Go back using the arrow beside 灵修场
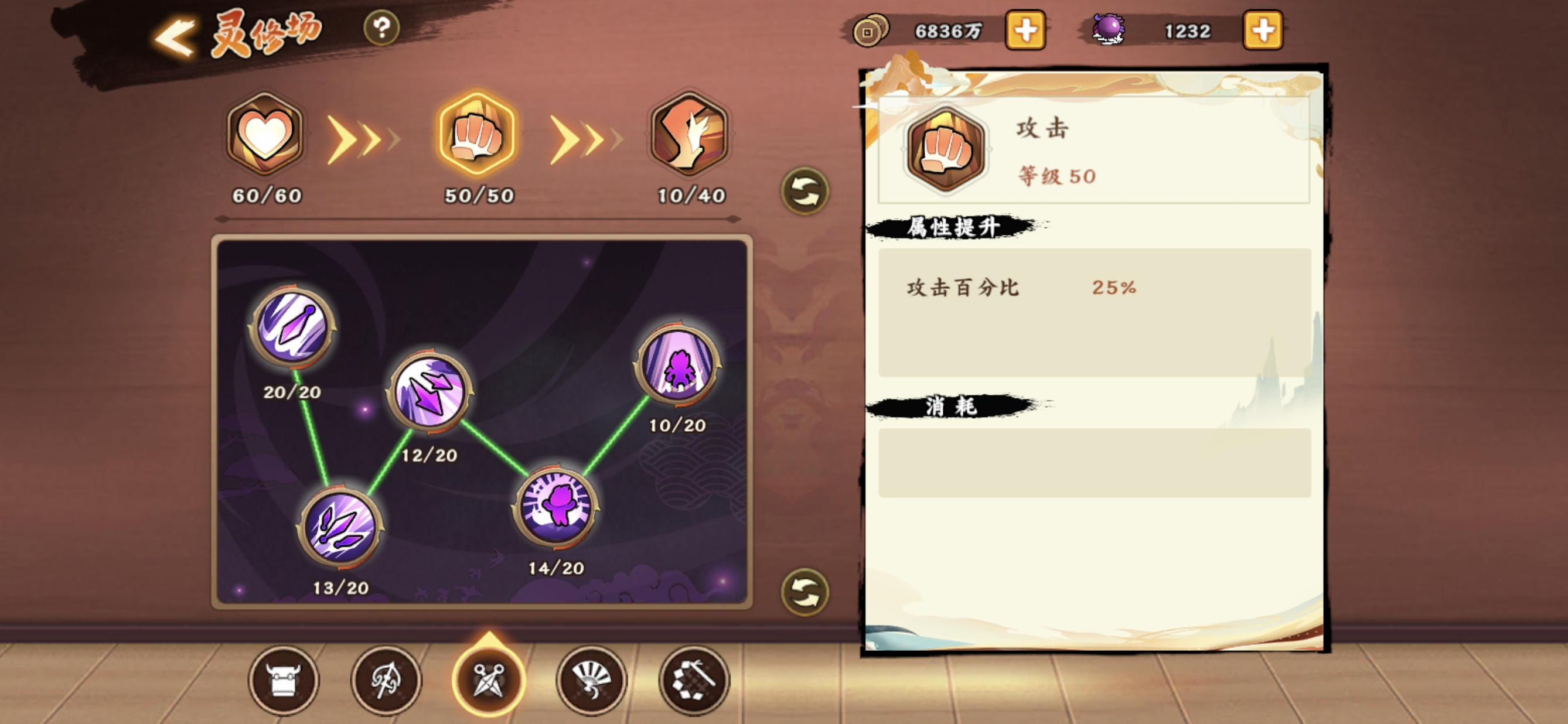This screenshot has width=1568, height=724. click(175, 37)
